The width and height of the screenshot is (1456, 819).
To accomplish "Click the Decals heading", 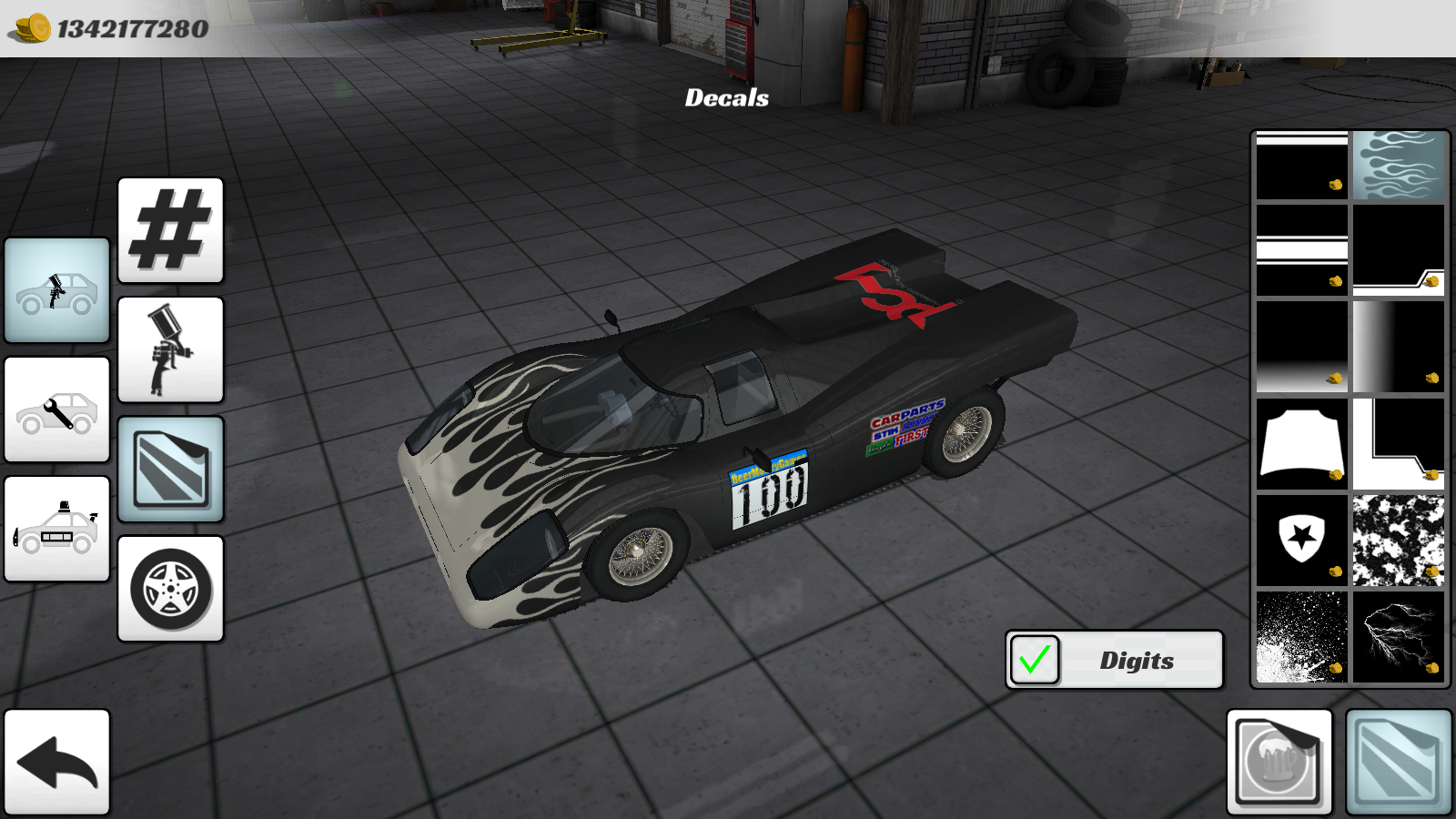I will pos(727,99).
